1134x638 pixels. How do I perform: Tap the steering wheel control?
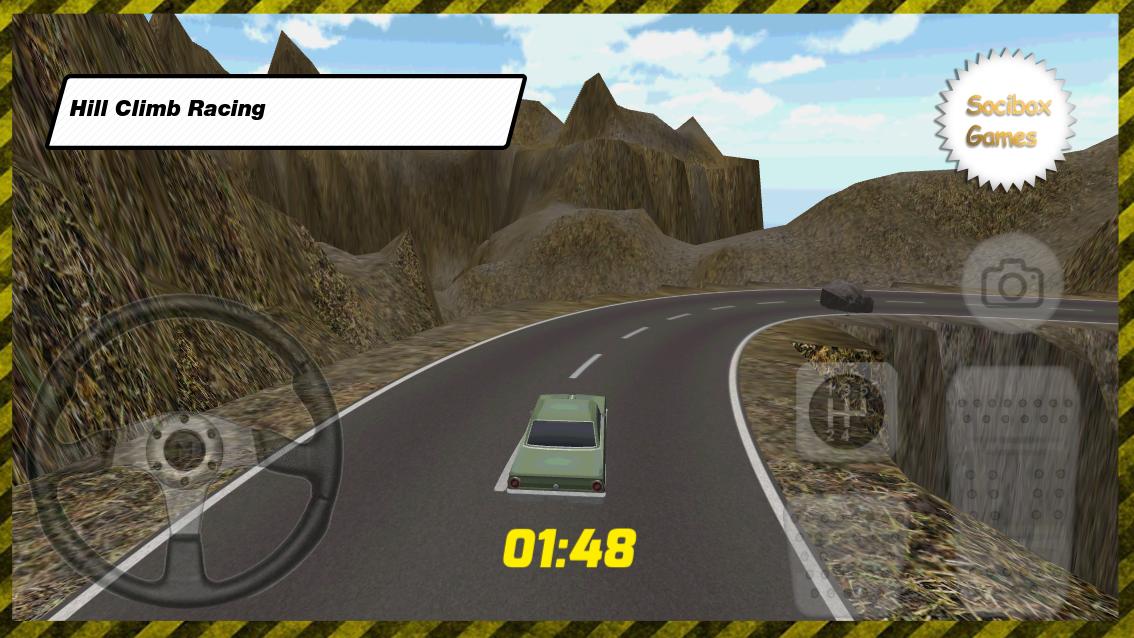[183, 450]
